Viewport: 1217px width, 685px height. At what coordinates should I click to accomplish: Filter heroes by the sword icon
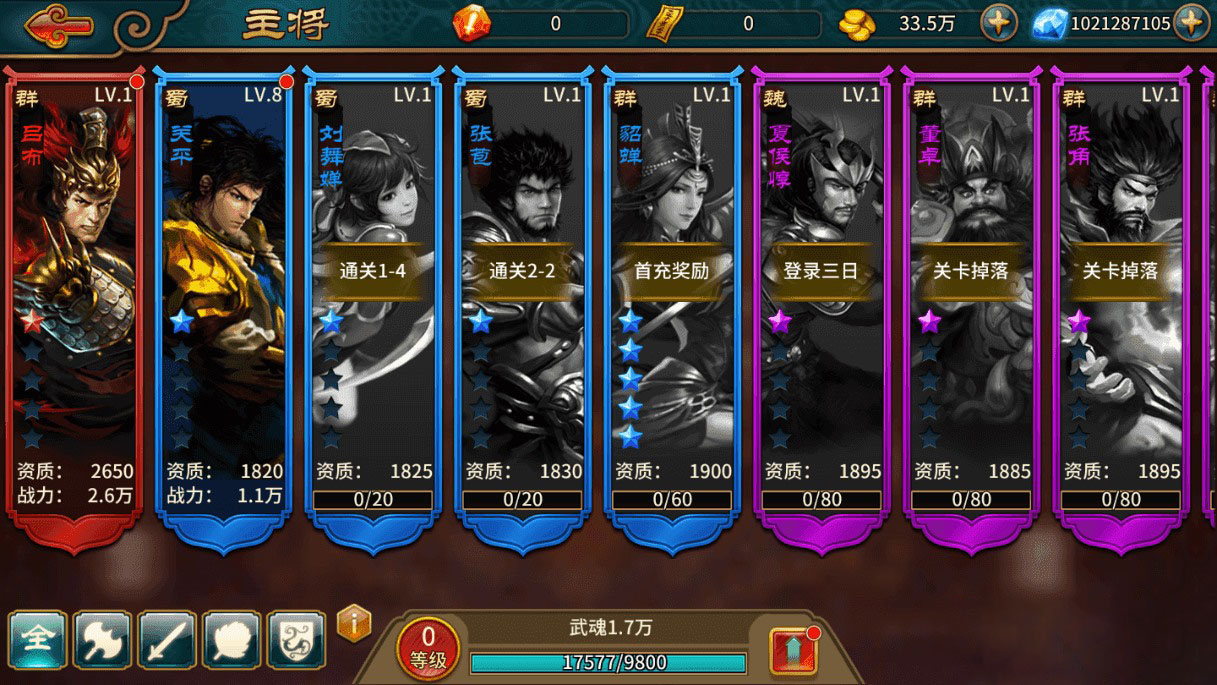click(166, 639)
